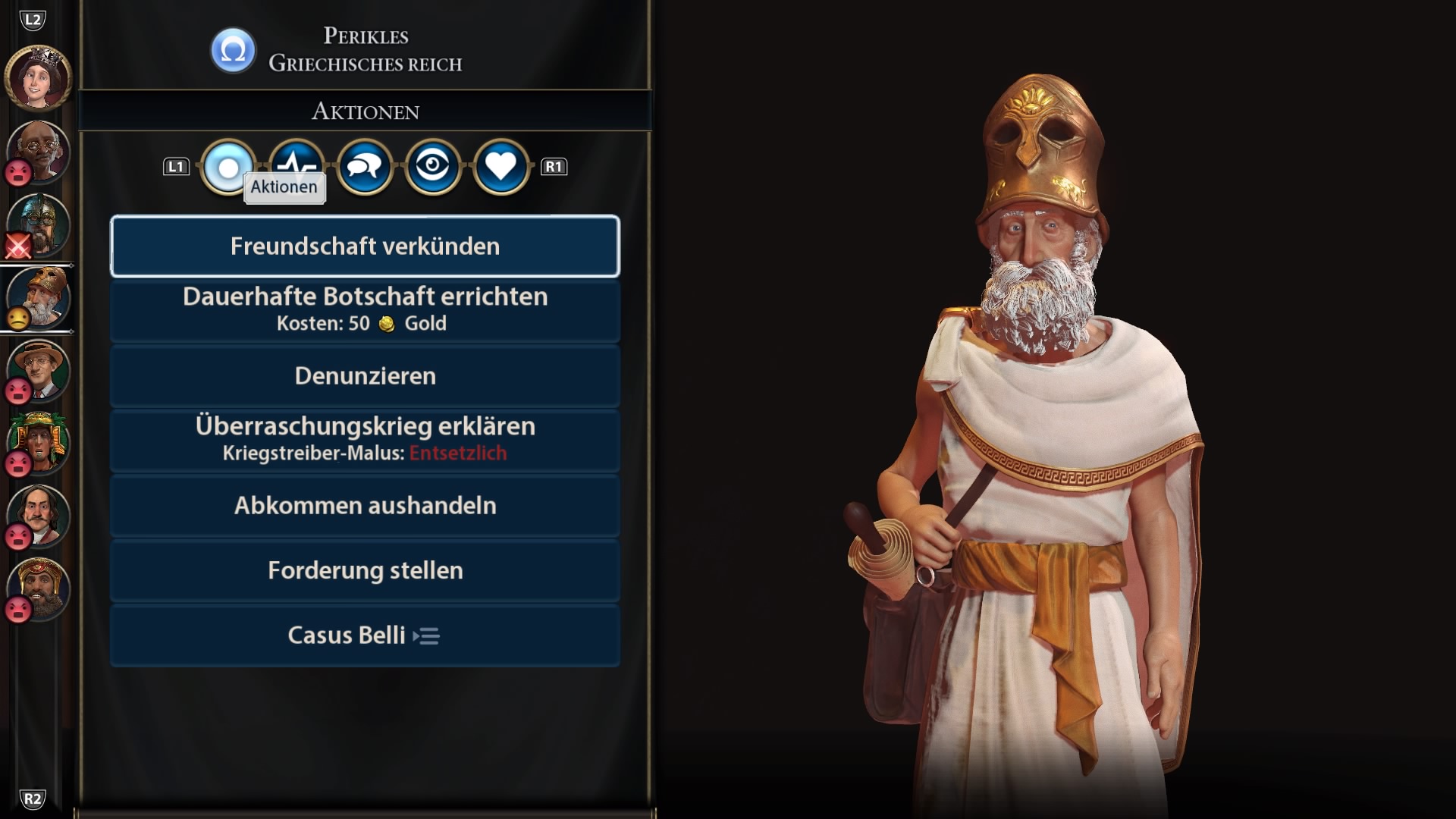
Task: Pick the green feathered headdress leader
Action: point(39,443)
